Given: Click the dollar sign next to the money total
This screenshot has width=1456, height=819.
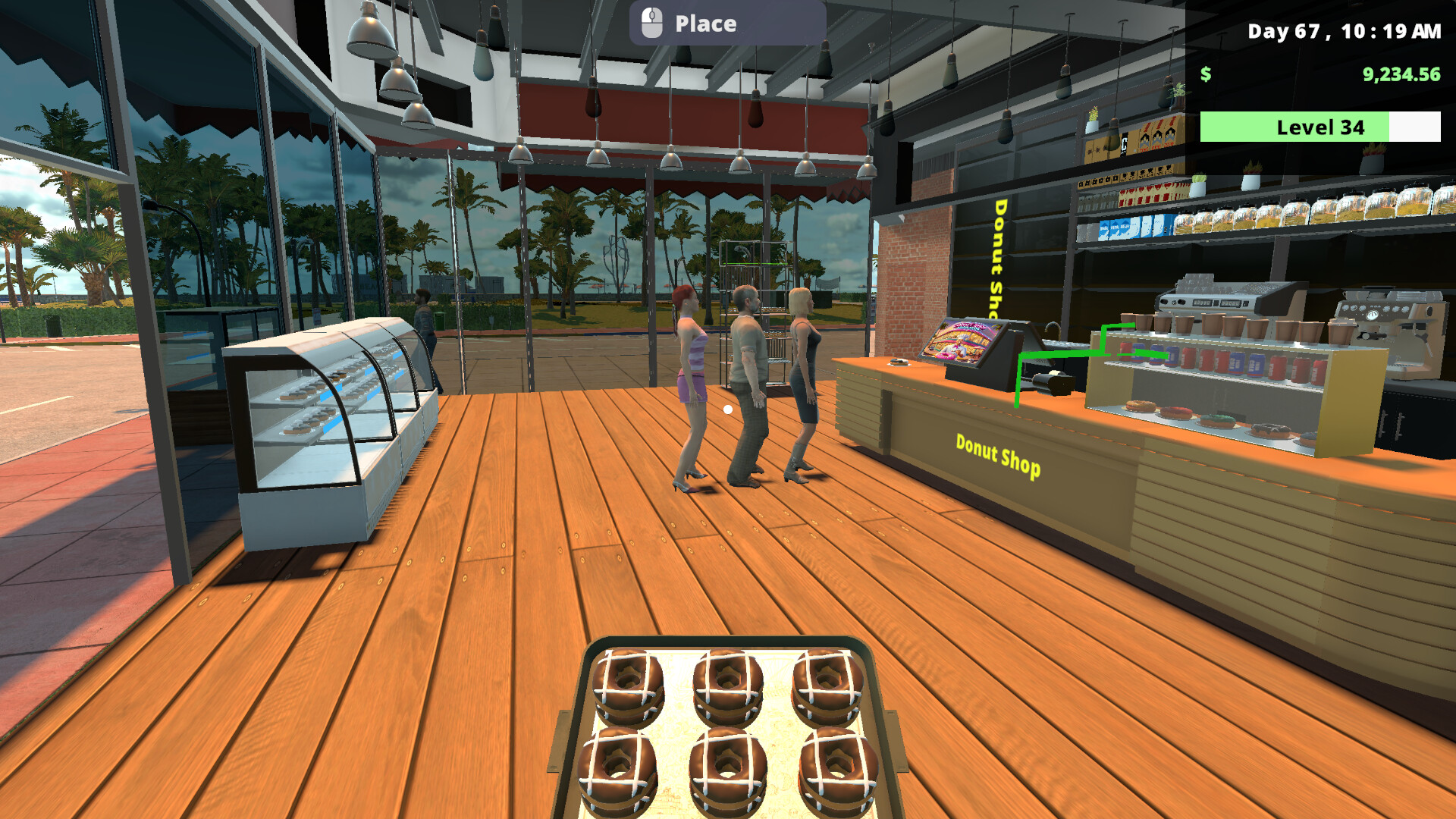Looking at the screenshot, I should (x=1206, y=75).
